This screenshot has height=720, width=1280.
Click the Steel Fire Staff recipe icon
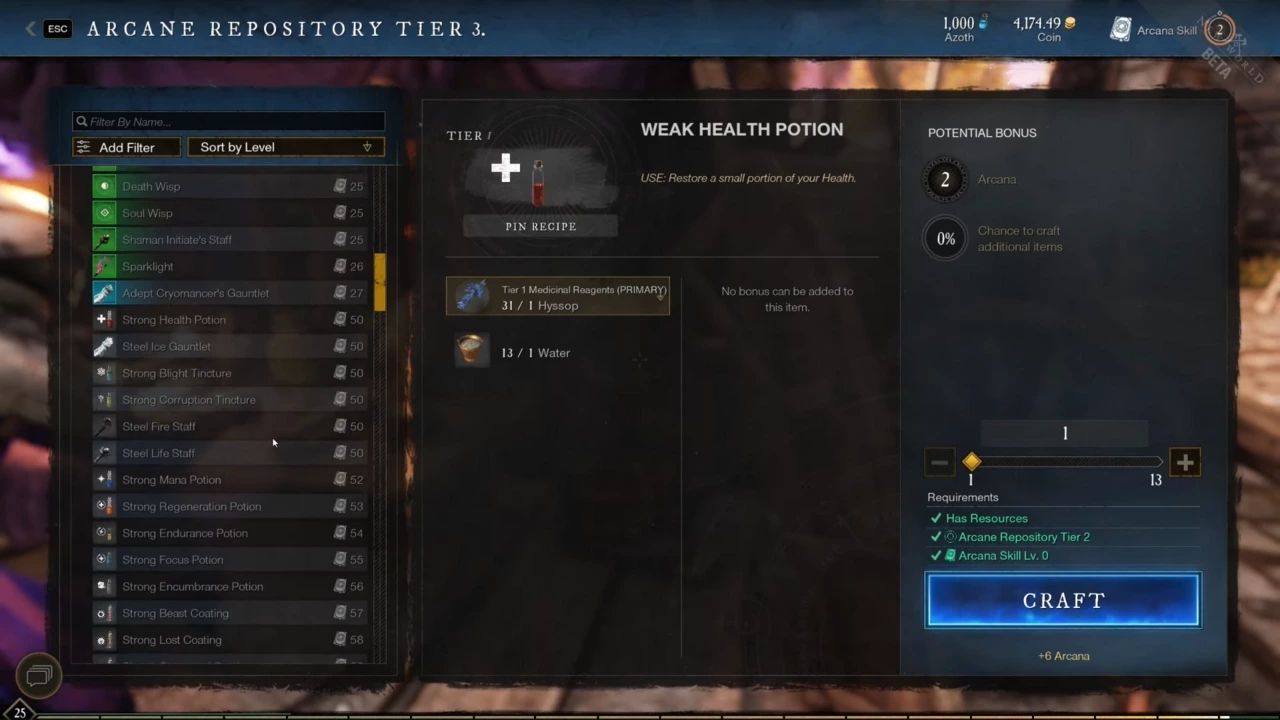click(x=105, y=426)
